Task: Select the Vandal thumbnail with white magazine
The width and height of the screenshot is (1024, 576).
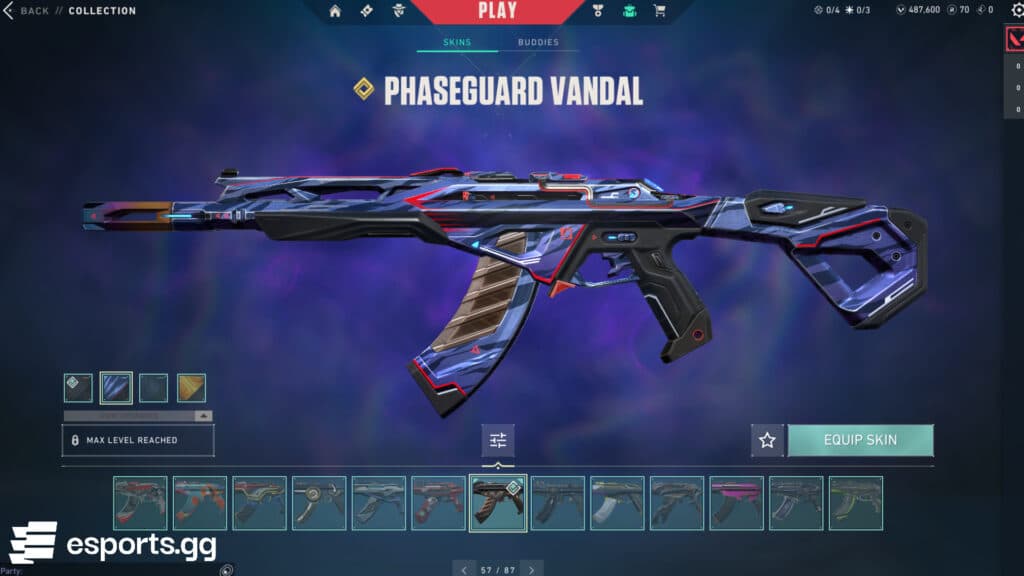Action: click(x=617, y=503)
